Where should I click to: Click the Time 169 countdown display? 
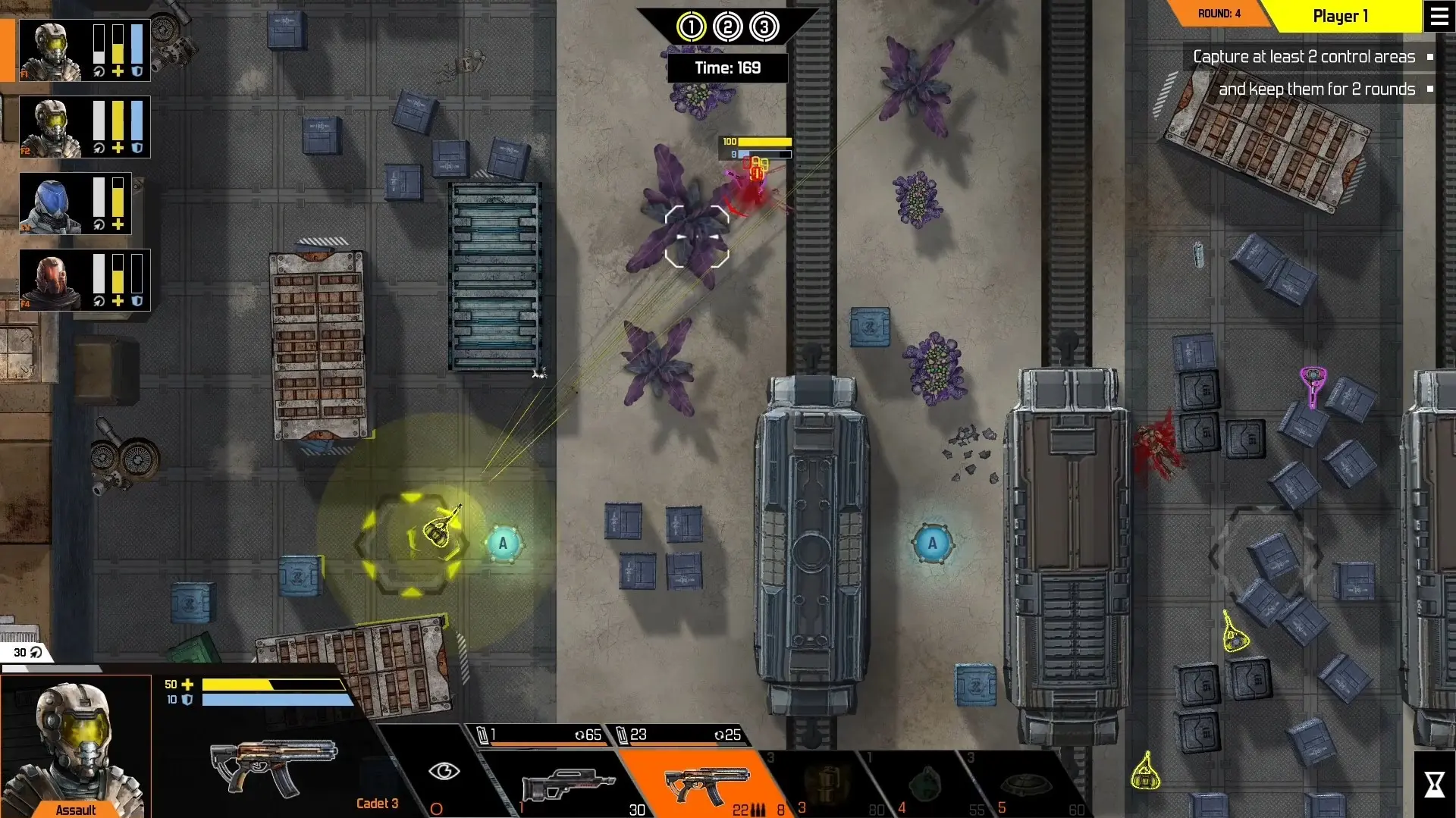(x=728, y=67)
